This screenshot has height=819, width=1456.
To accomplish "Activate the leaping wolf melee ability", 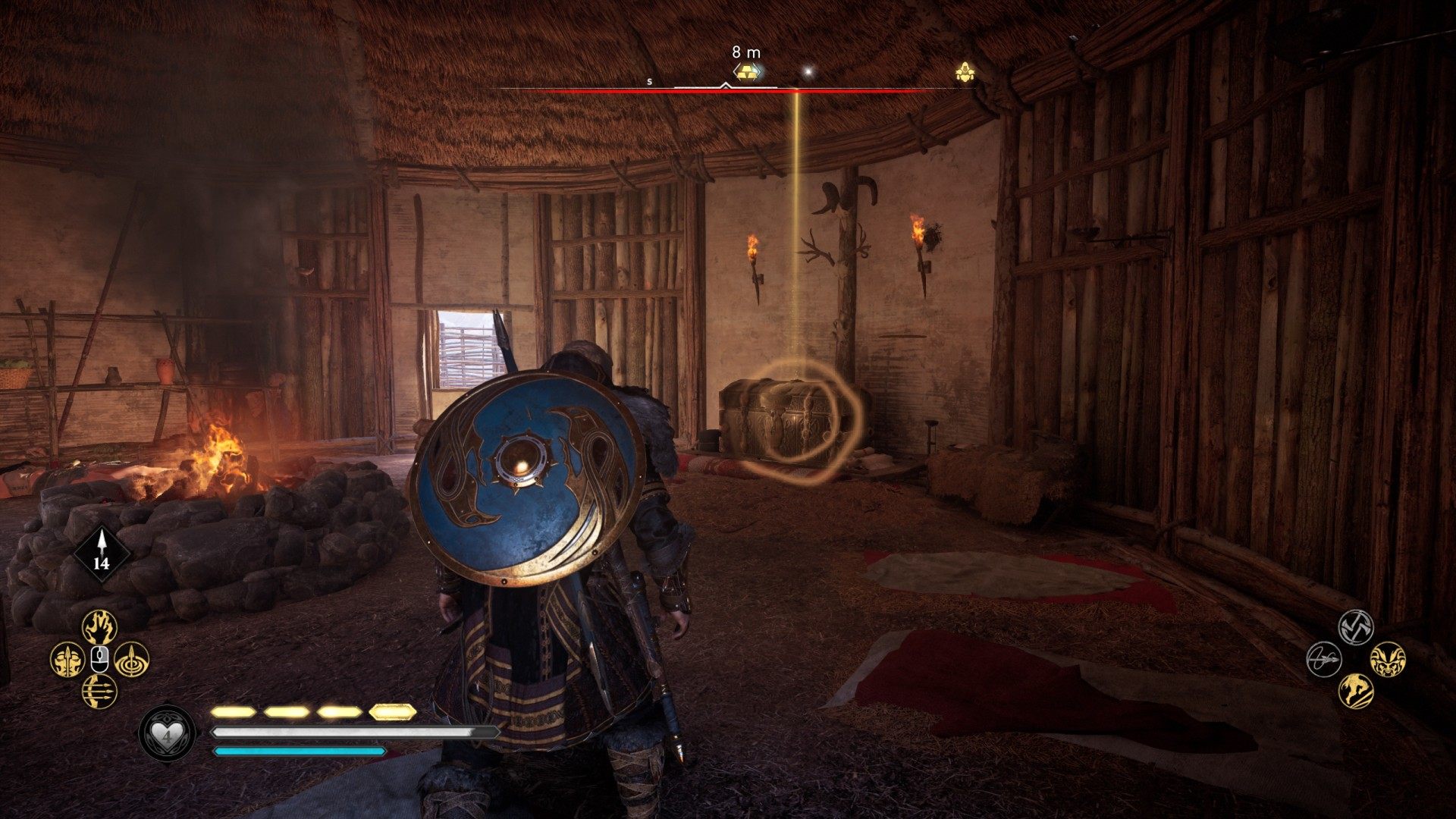I will pos(1356,691).
